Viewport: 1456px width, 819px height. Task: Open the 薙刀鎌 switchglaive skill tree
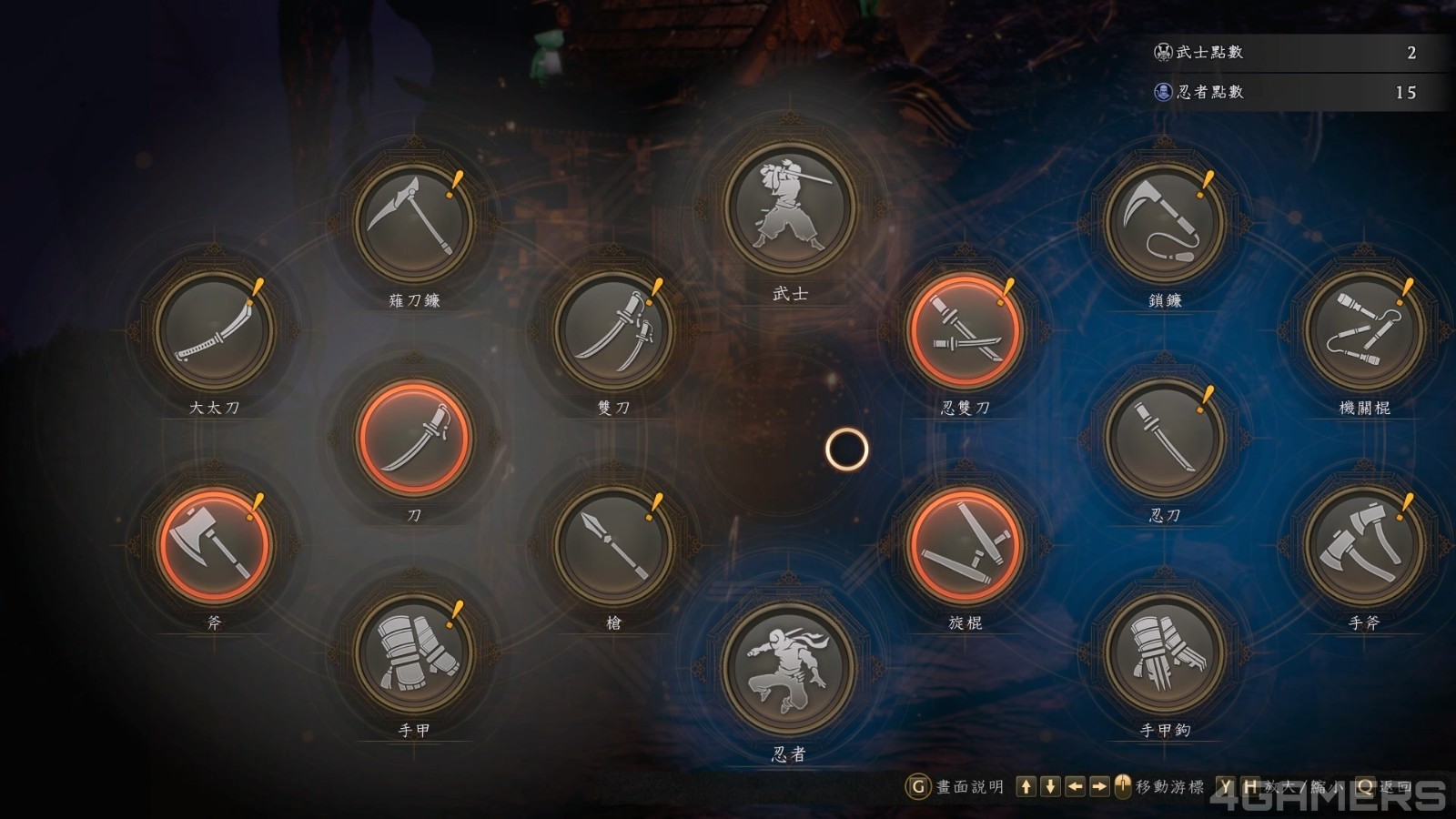click(x=414, y=221)
